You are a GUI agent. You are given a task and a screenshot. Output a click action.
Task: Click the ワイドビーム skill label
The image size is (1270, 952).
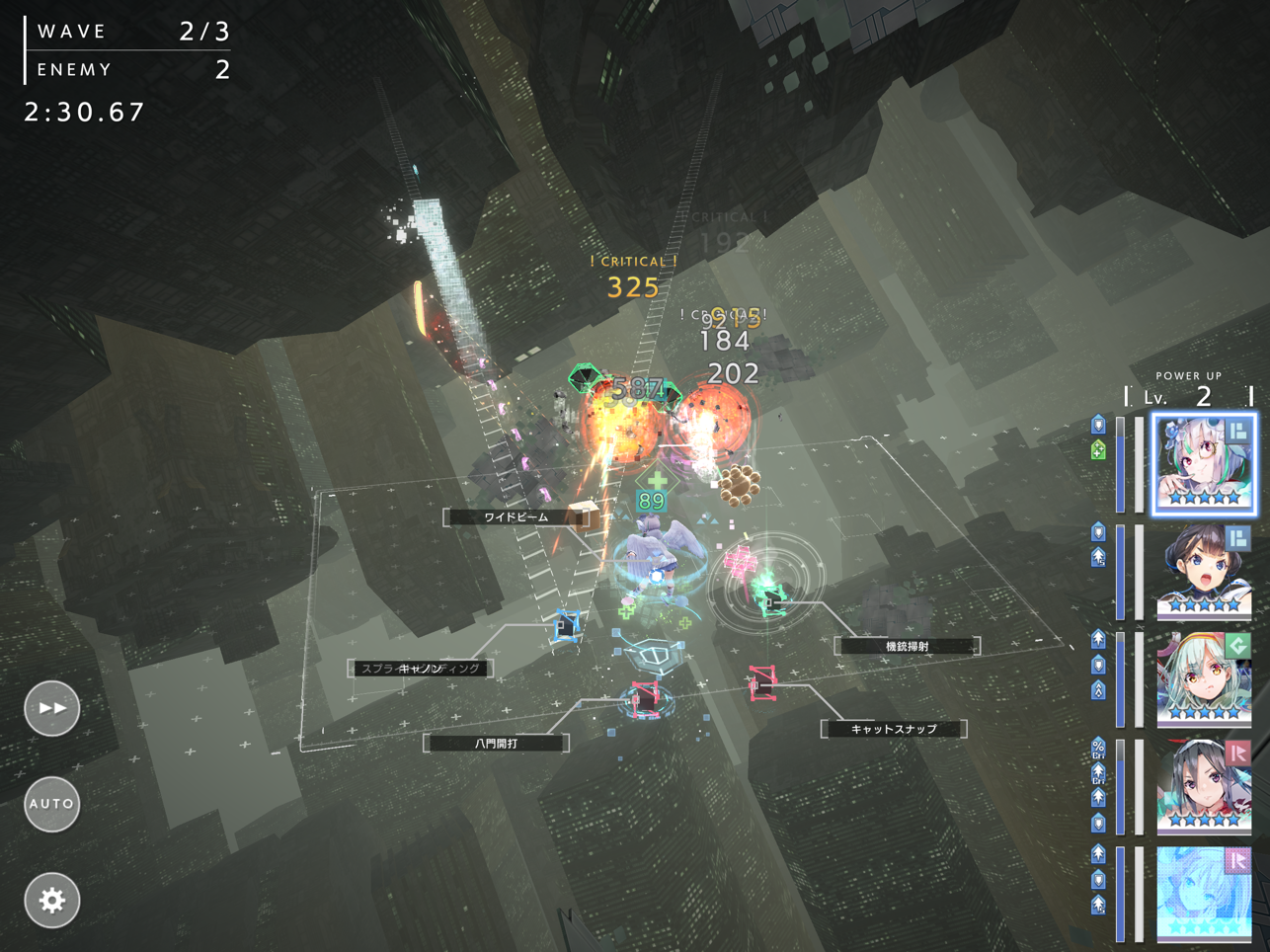click(516, 515)
